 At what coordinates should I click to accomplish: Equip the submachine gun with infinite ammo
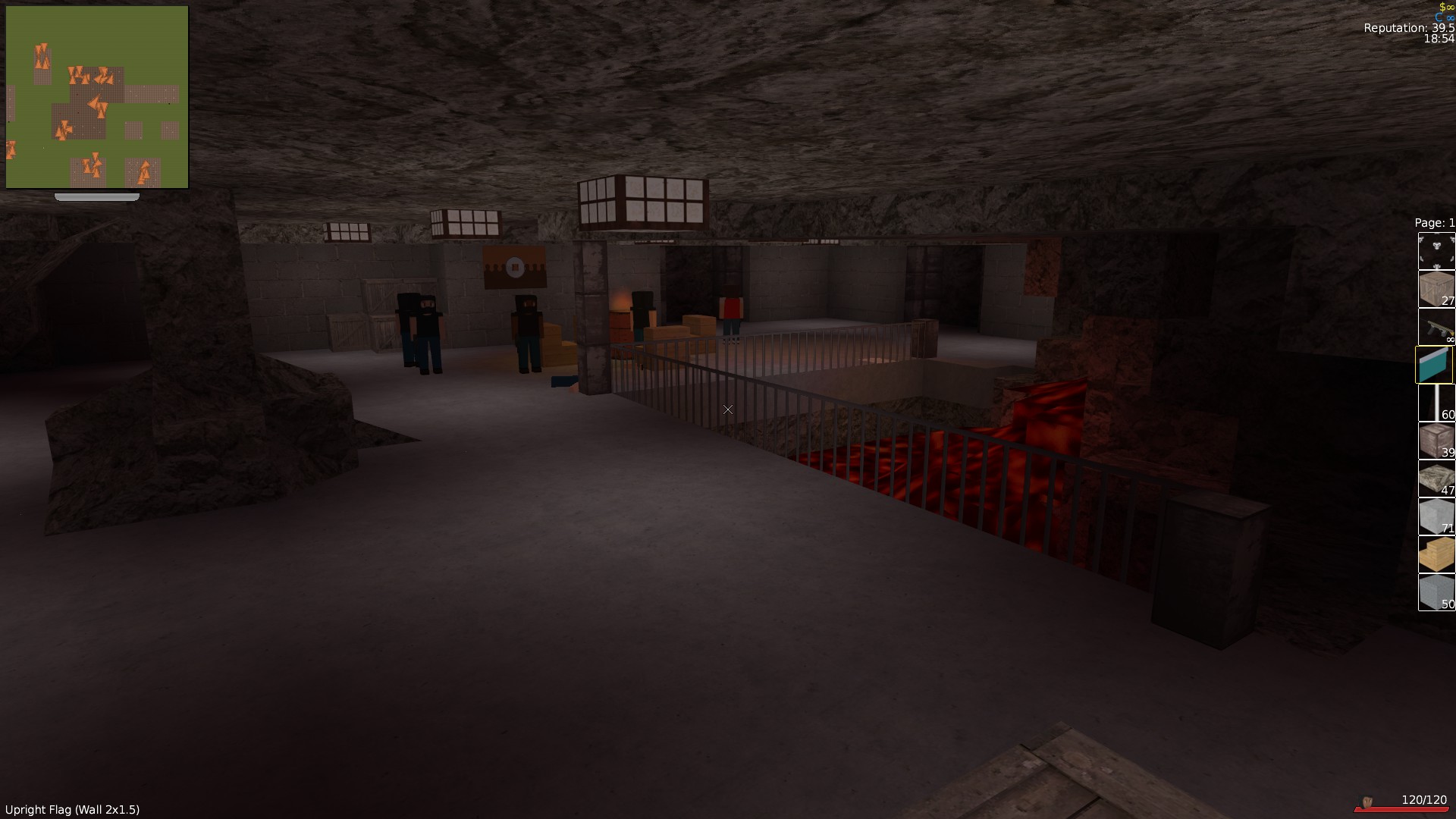(1436, 328)
